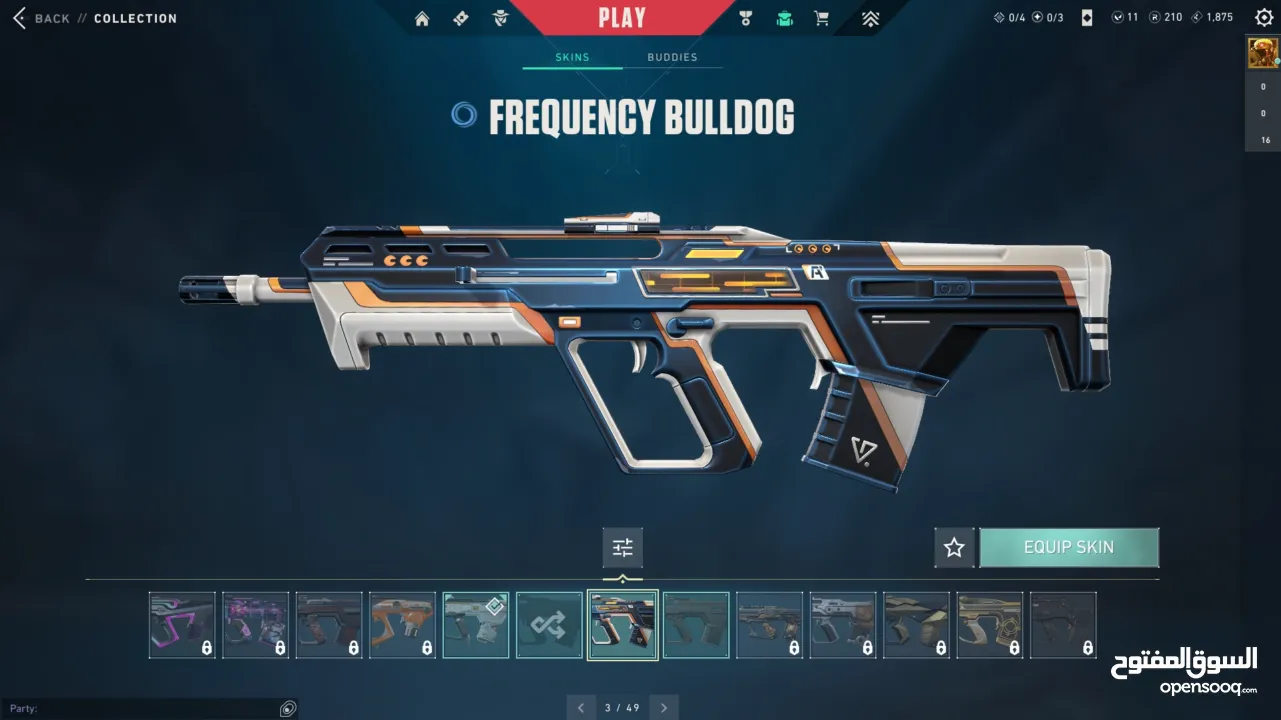This screenshot has width=1281, height=720.
Task: Go to the previous weapon page arrow
Action: (x=581, y=708)
